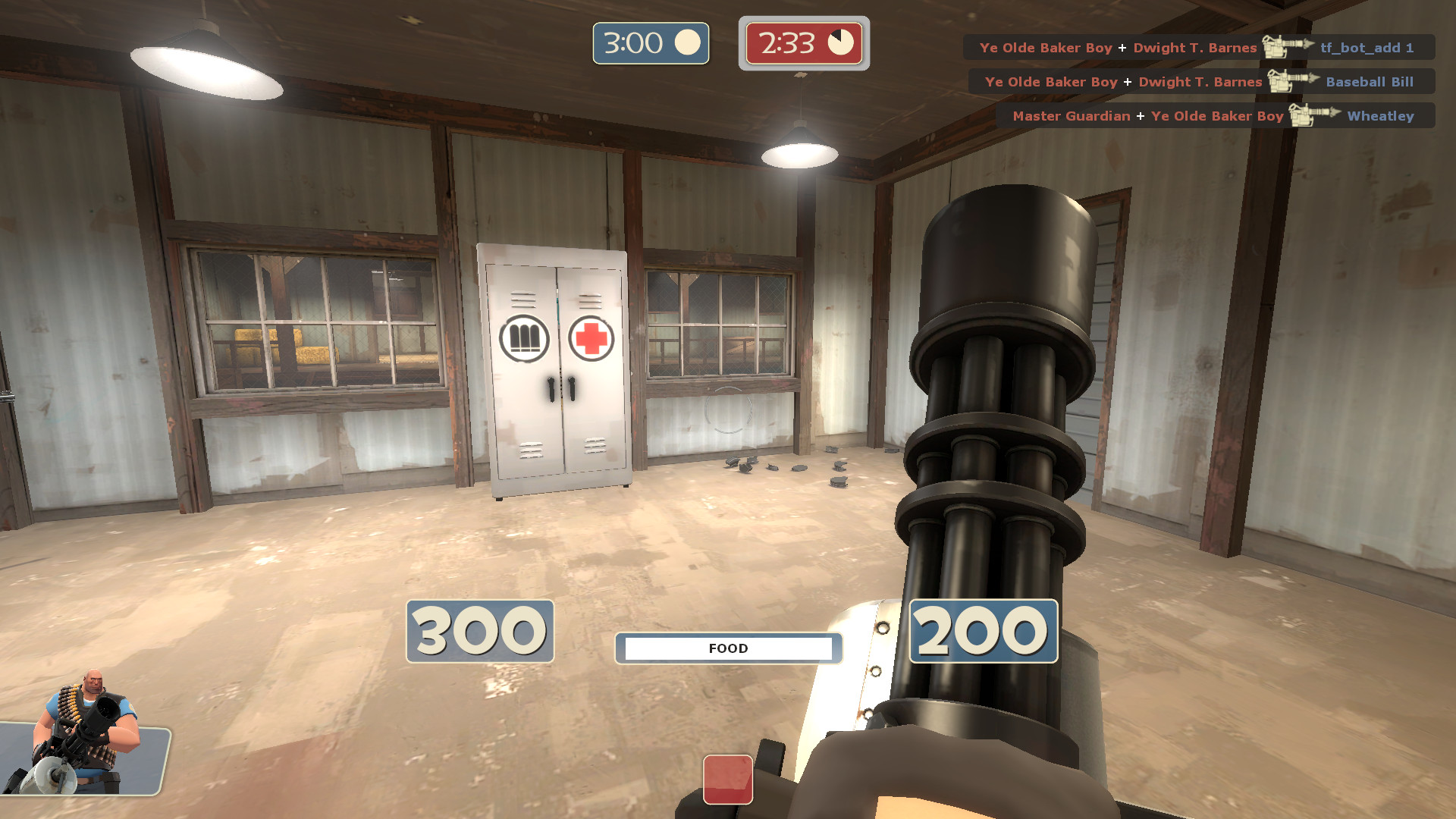Click the red pie timer icon beside 2:33

tap(842, 43)
